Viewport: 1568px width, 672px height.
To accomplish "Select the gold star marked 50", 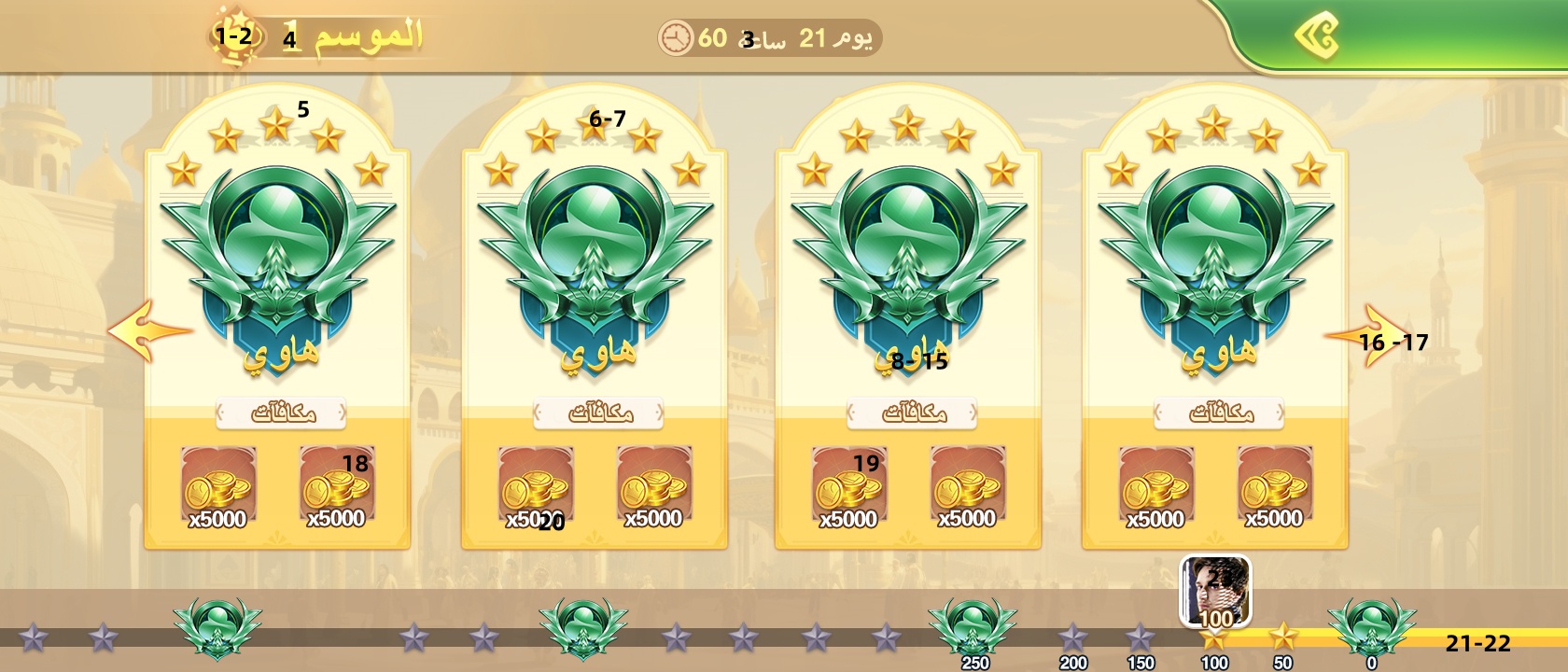I will pyautogui.click(x=1283, y=637).
